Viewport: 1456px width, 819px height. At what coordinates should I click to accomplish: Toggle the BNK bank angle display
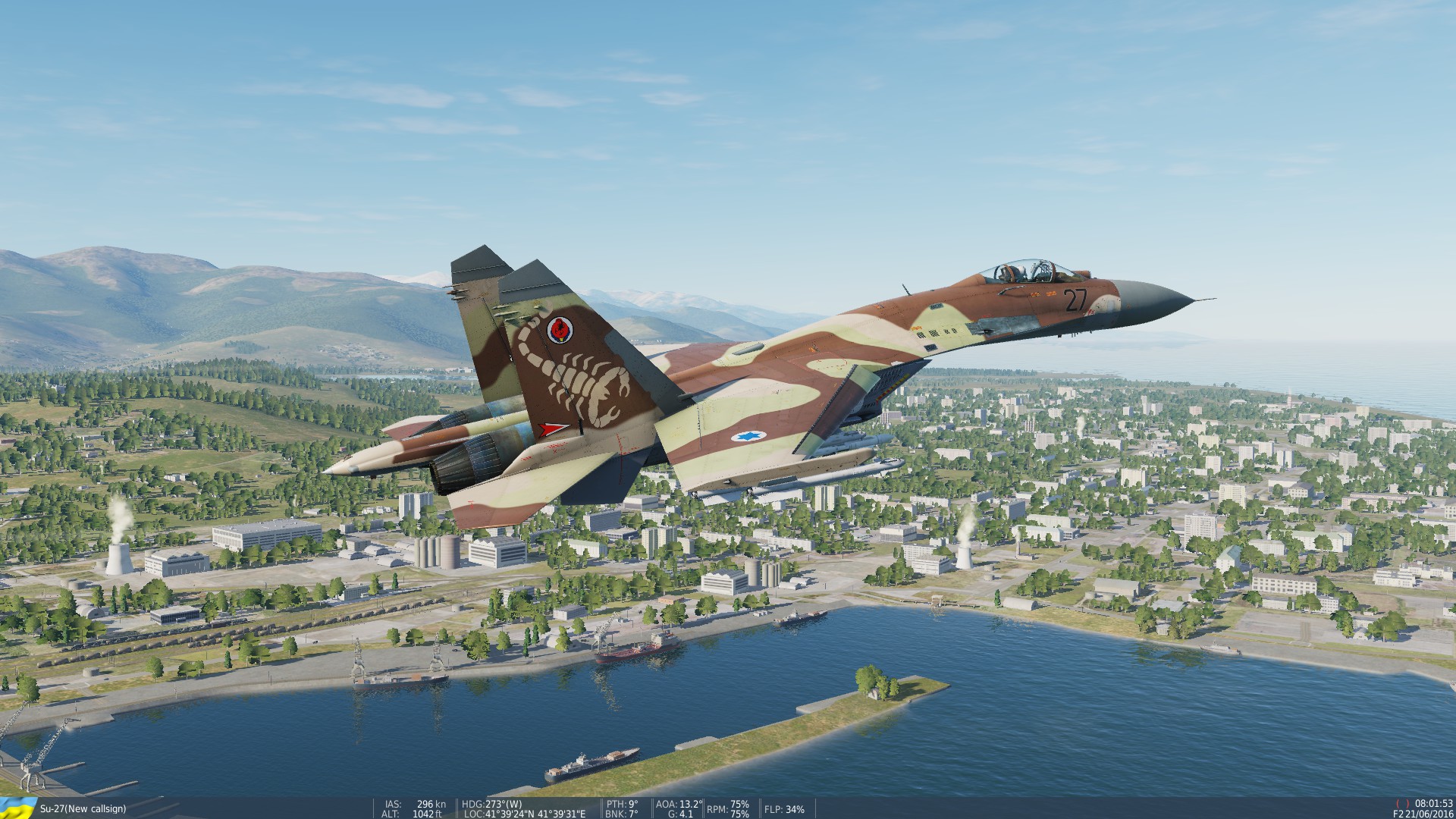click(620, 812)
